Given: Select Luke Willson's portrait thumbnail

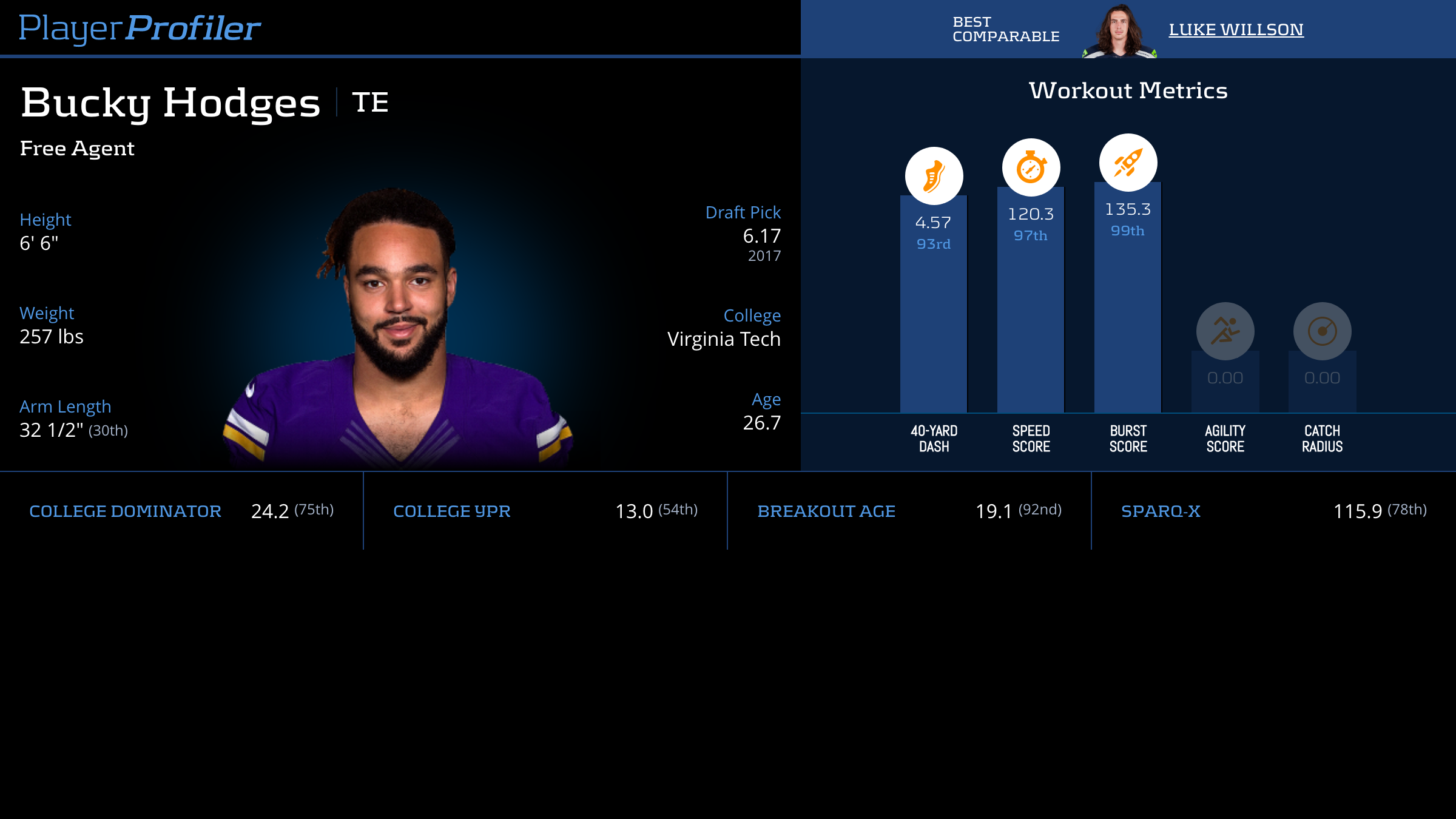Looking at the screenshot, I should coord(1119,32).
